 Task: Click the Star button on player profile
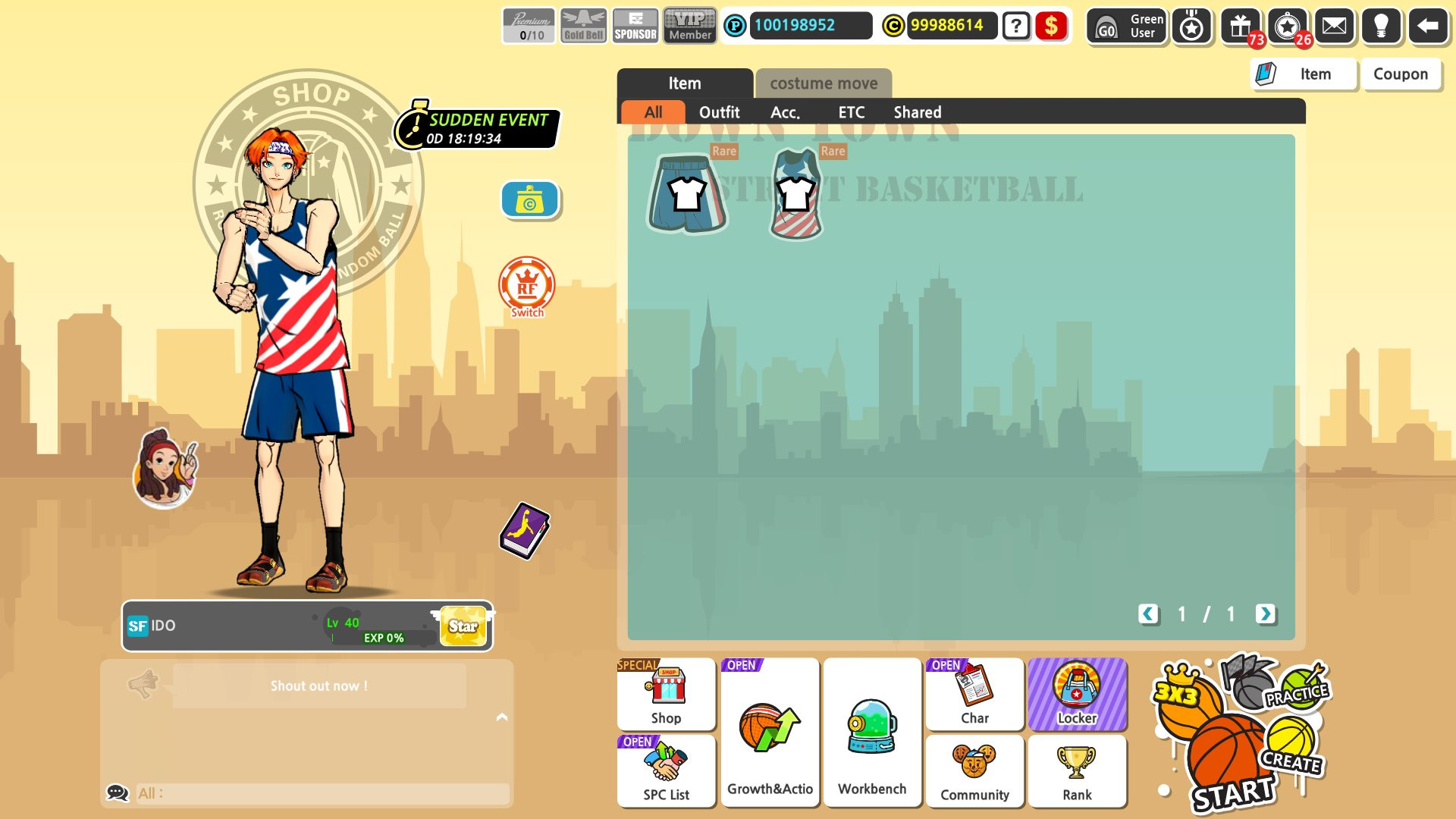pyautogui.click(x=463, y=626)
